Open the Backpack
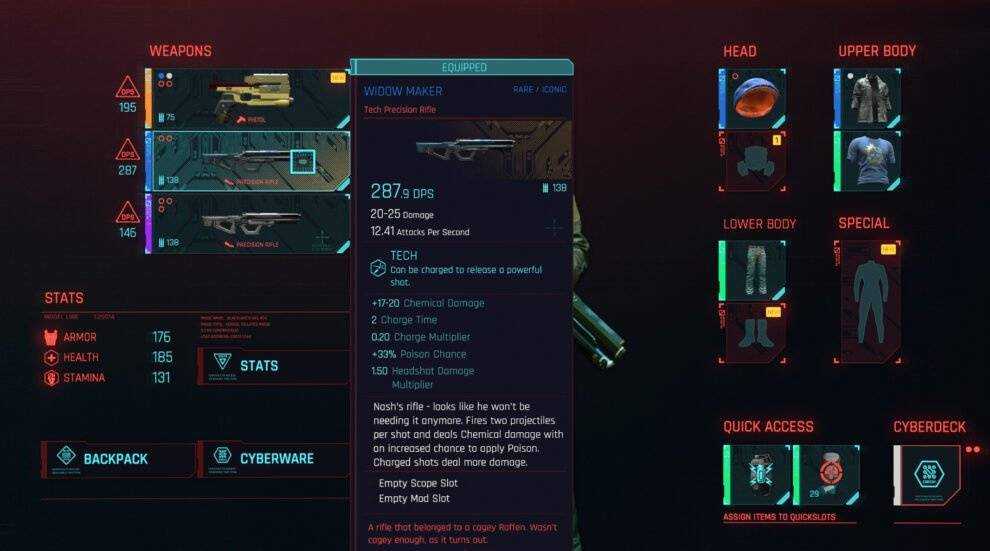This screenshot has height=551, width=990. (118, 459)
